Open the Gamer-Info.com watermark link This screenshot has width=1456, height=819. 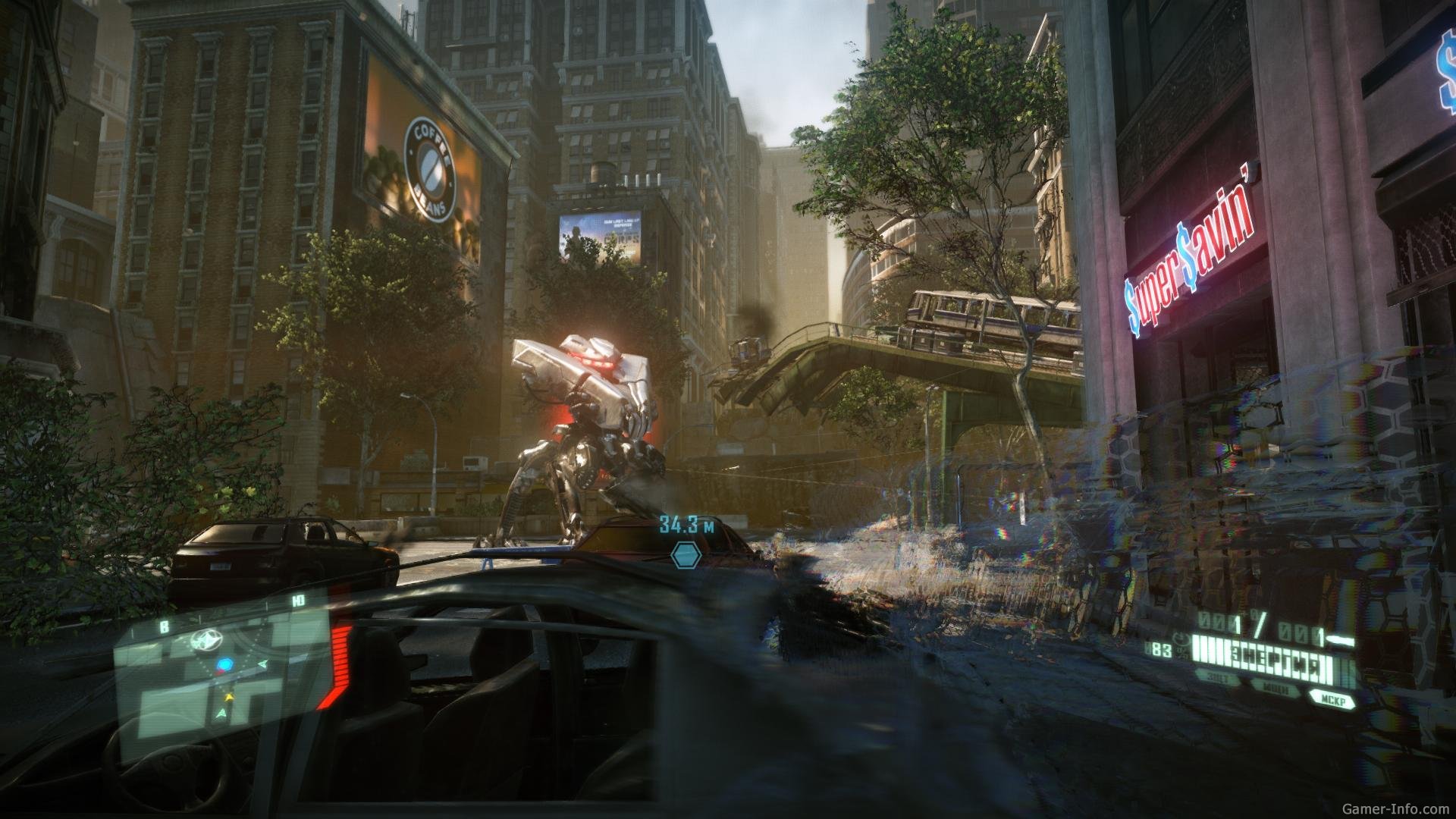point(1399,810)
